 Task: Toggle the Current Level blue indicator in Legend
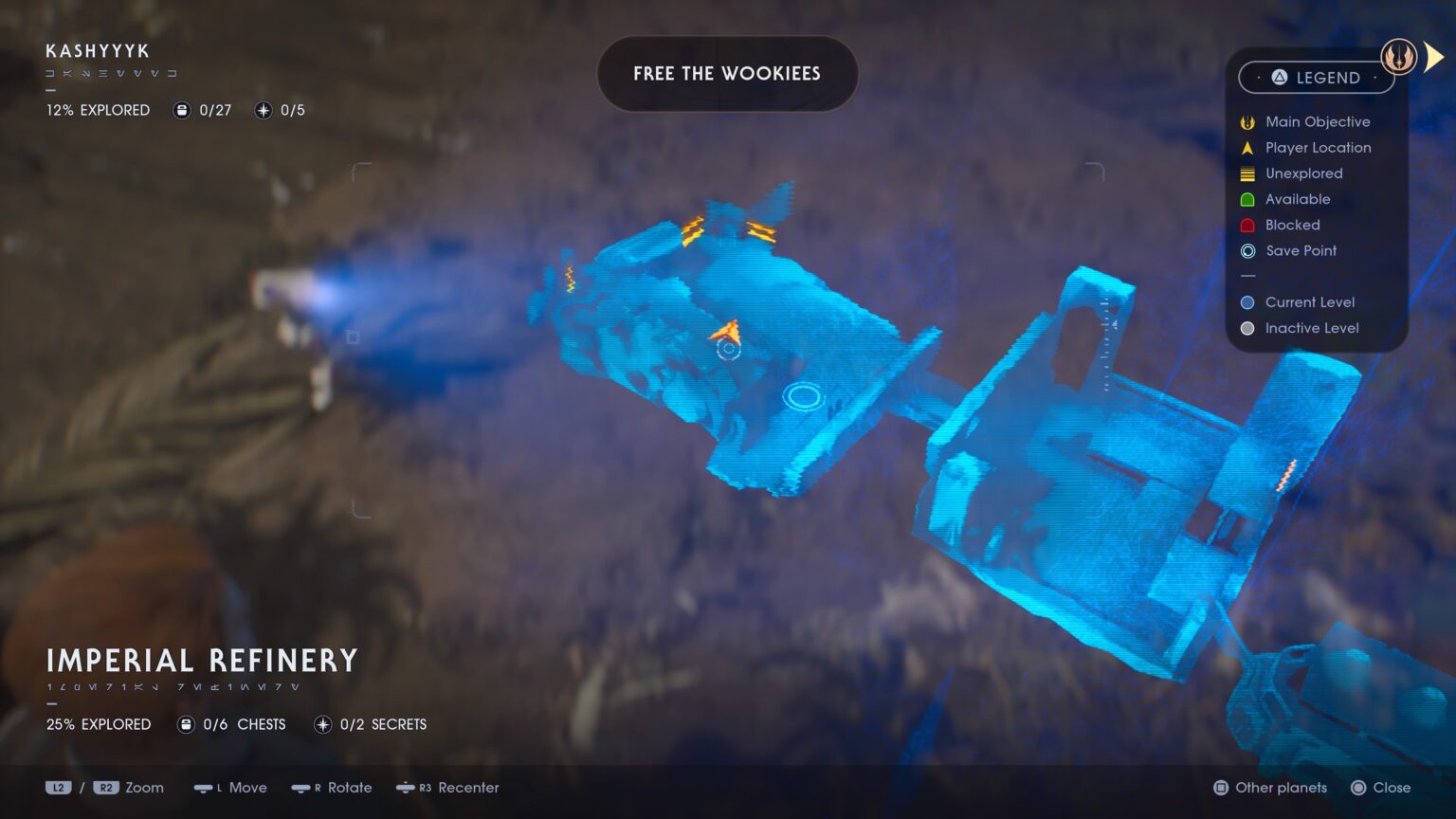(x=1247, y=301)
